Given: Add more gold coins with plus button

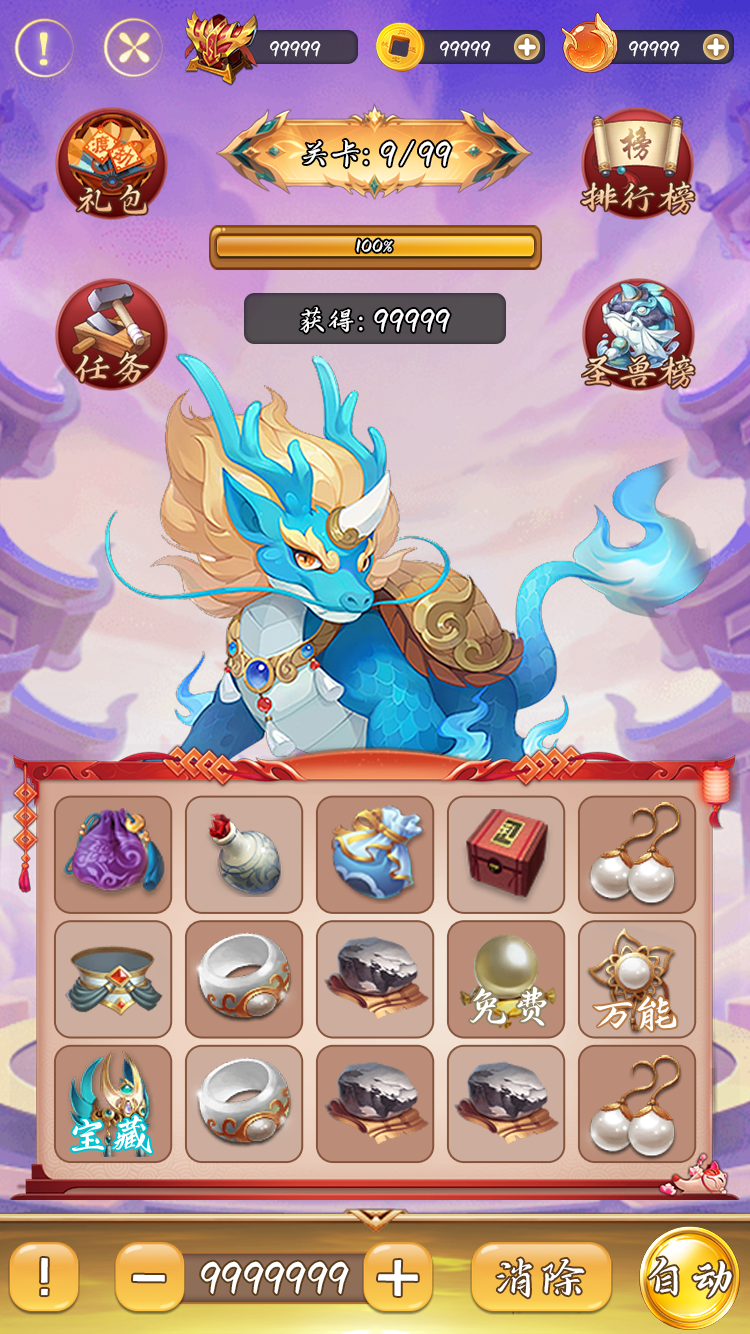Looking at the screenshot, I should pyautogui.click(x=526, y=47).
